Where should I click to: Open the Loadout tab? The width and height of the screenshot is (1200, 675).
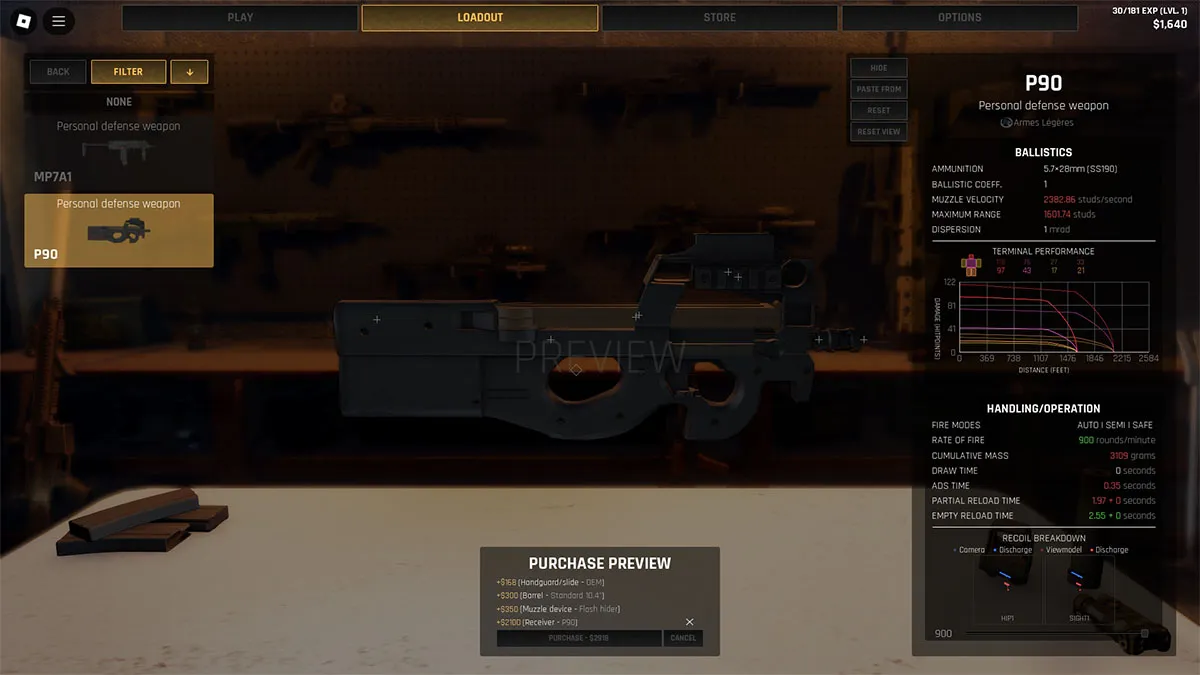480,18
